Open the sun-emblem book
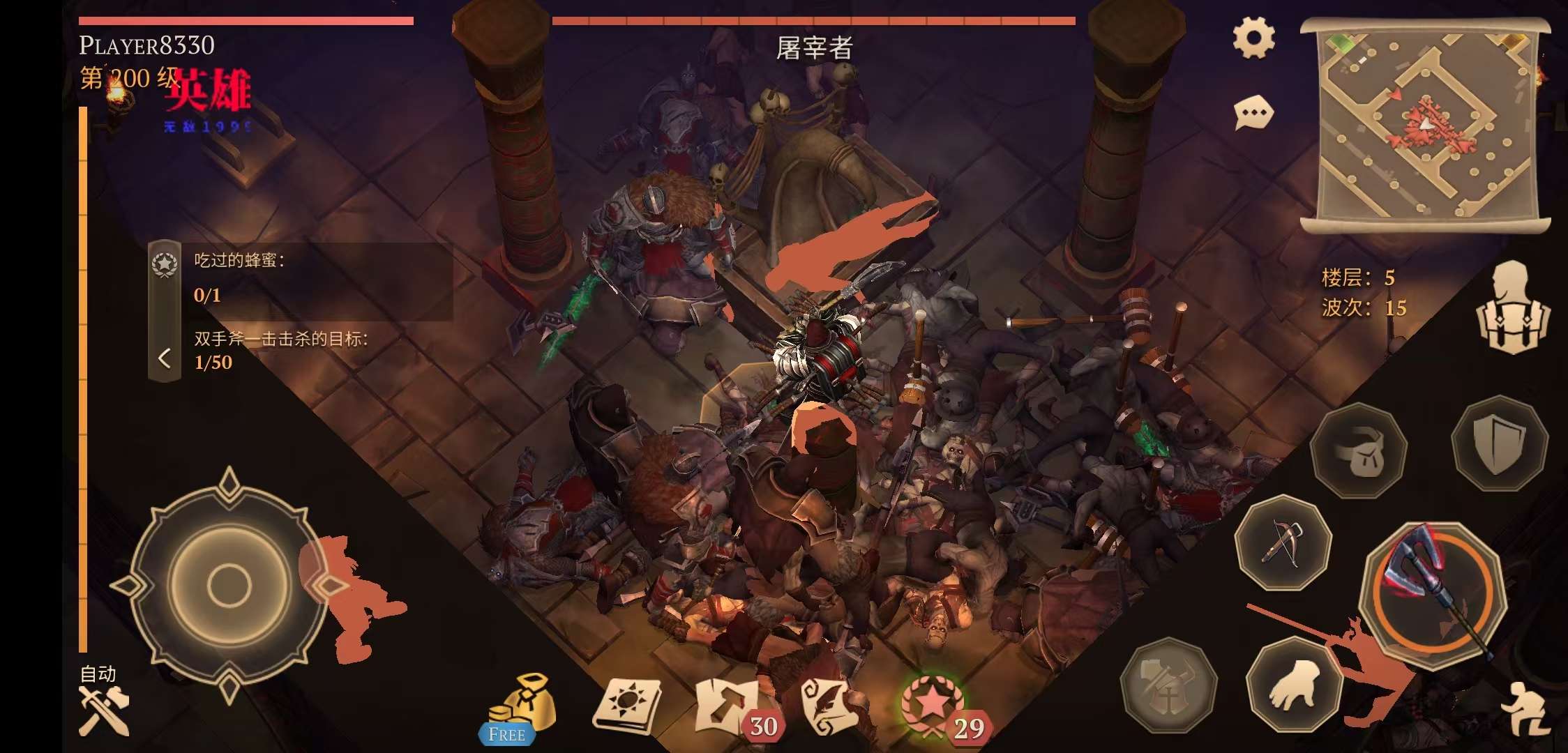The height and width of the screenshot is (753, 1568). (626, 706)
